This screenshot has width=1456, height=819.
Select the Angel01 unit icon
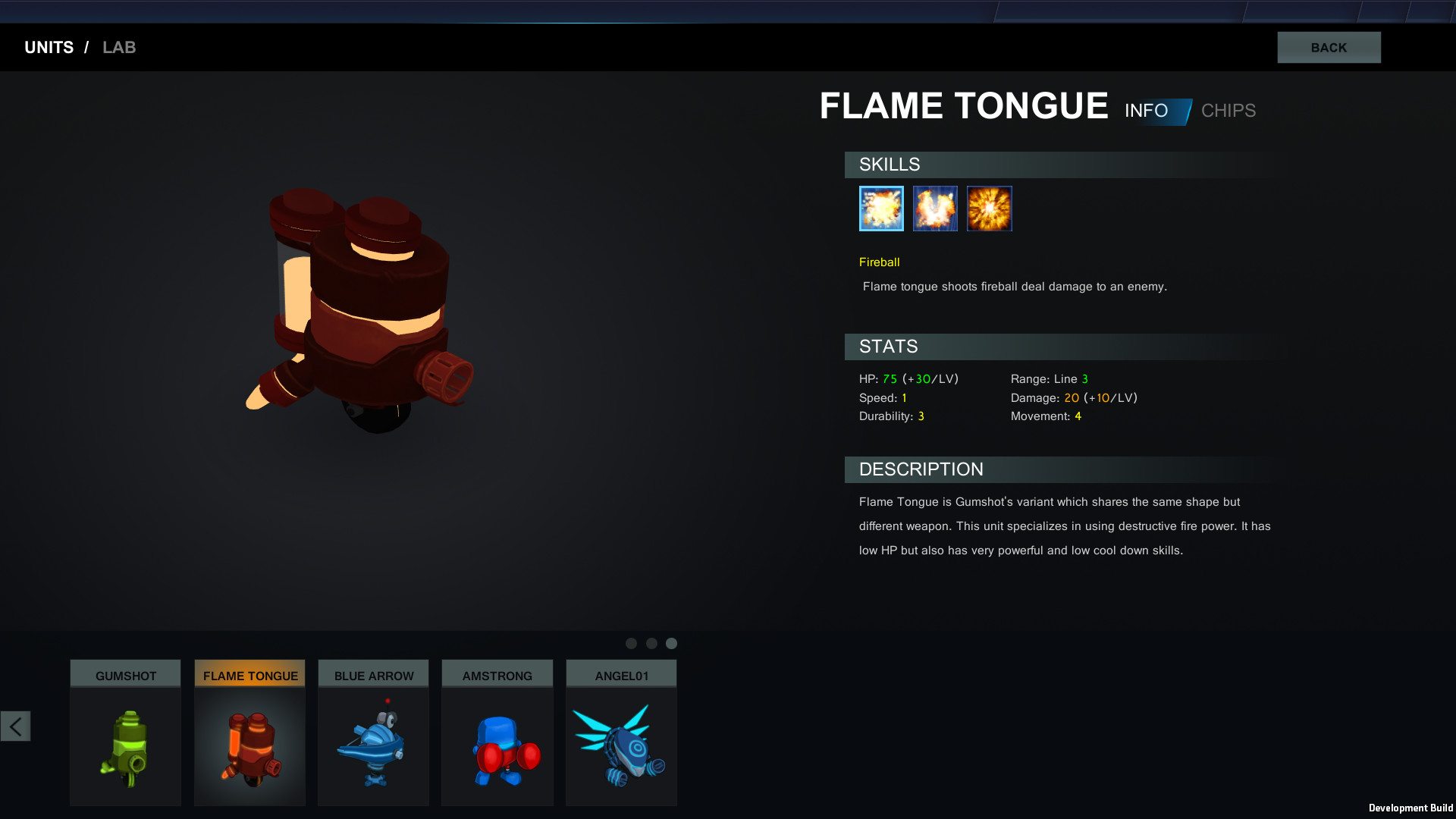(x=620, y=739)
